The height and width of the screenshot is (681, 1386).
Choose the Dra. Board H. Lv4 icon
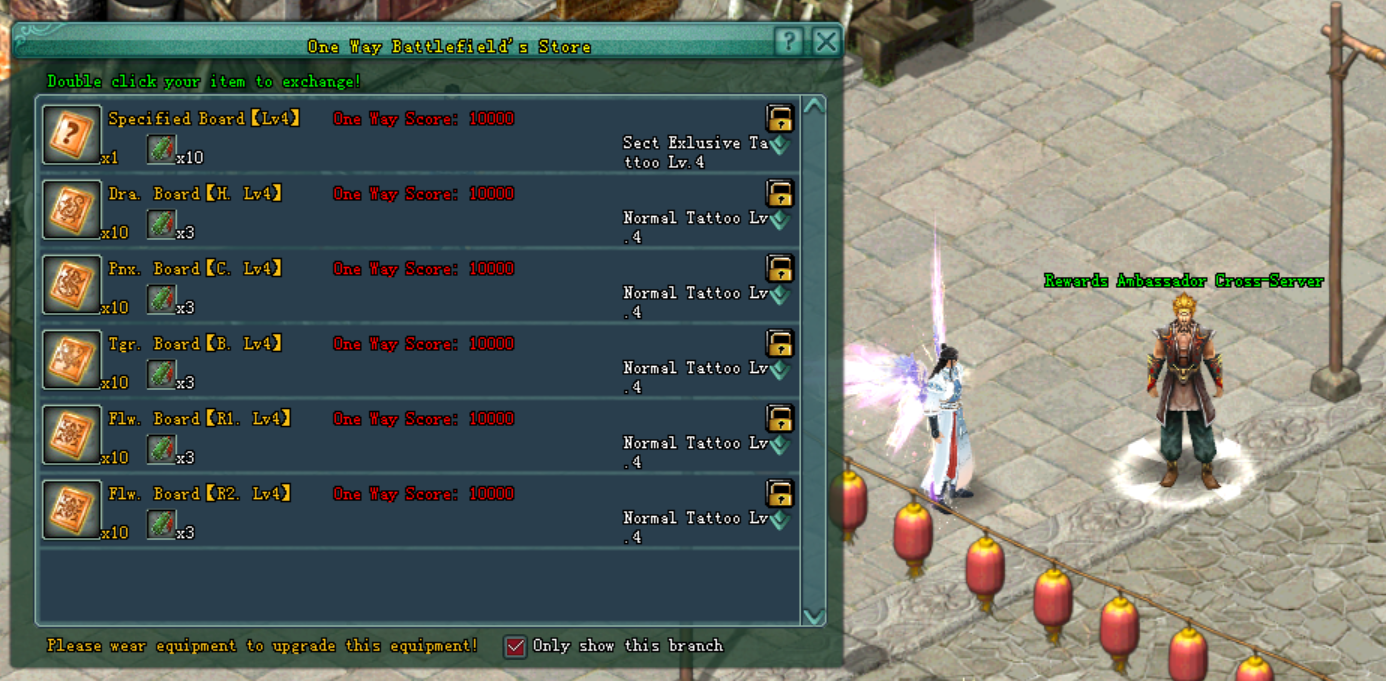[x=71, y=210]
